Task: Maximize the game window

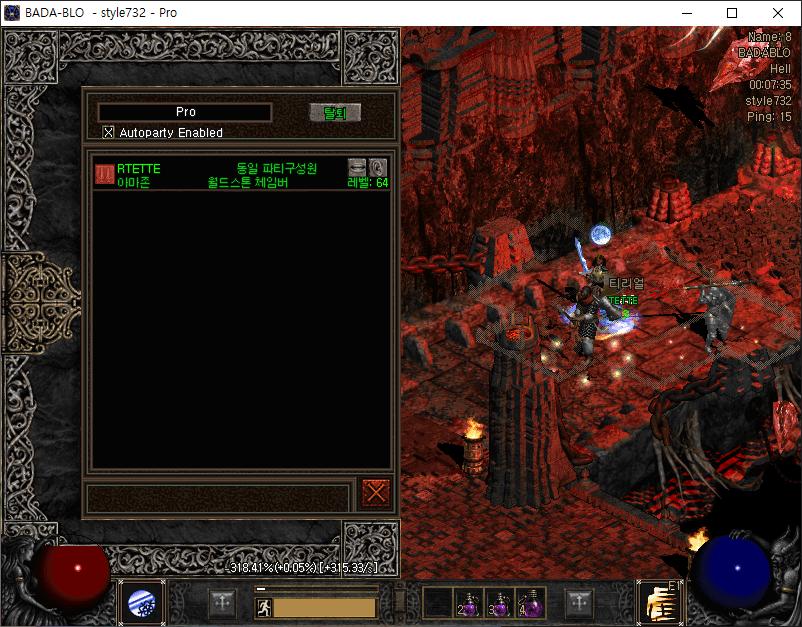Action: (732, 13)
